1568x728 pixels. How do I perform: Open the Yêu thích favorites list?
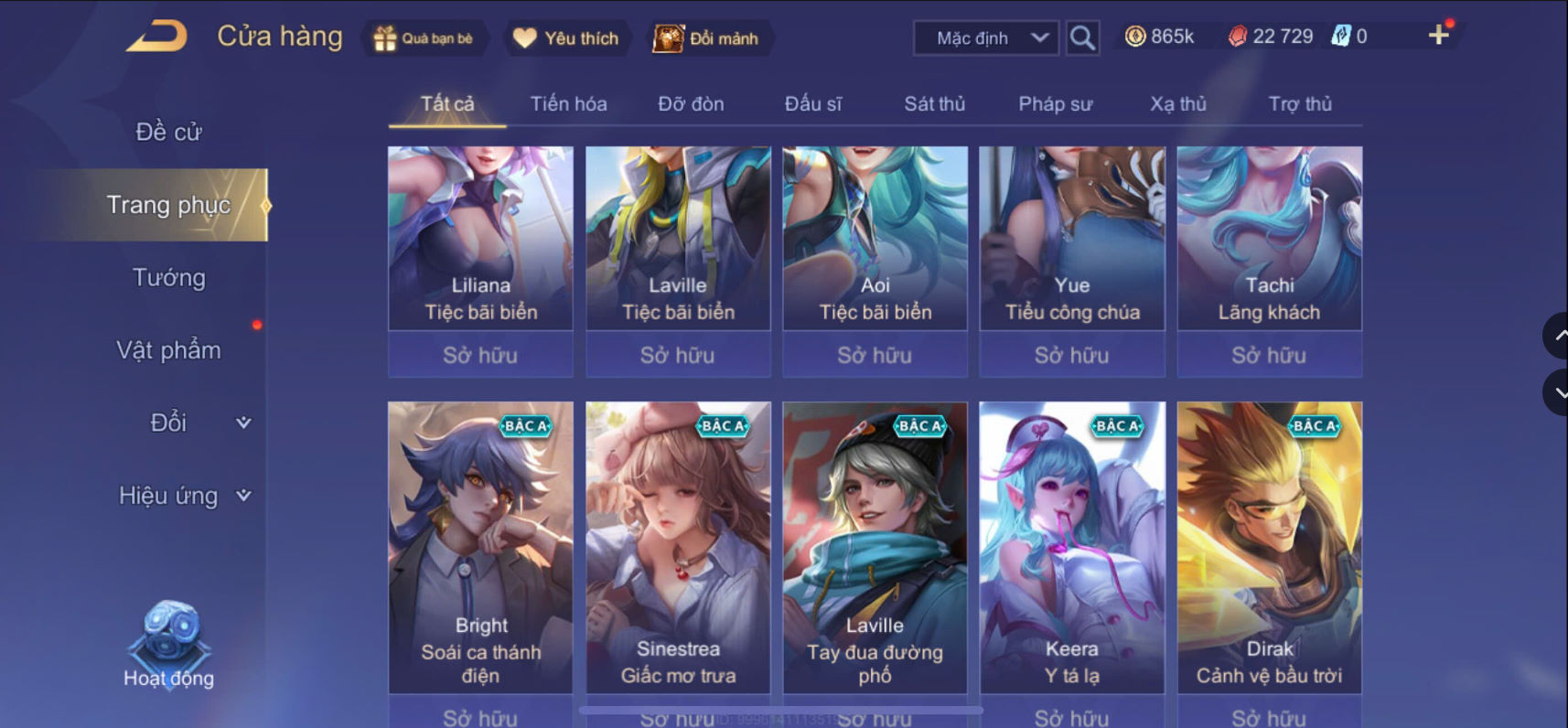[x=565, y=38]
